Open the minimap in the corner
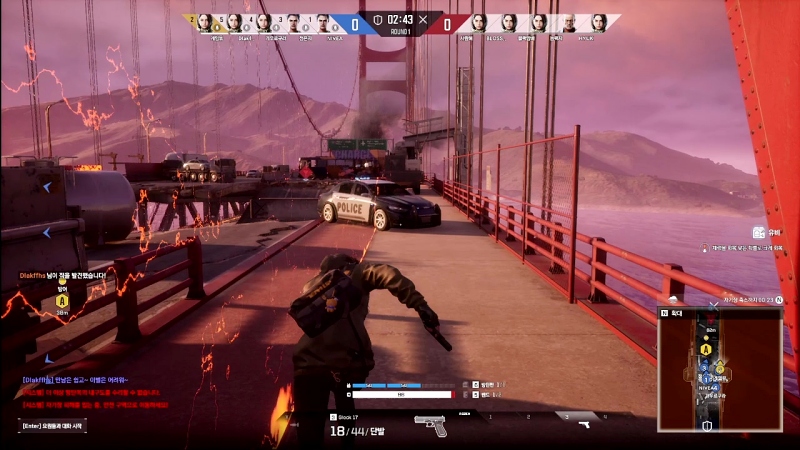 click(719, 368)
